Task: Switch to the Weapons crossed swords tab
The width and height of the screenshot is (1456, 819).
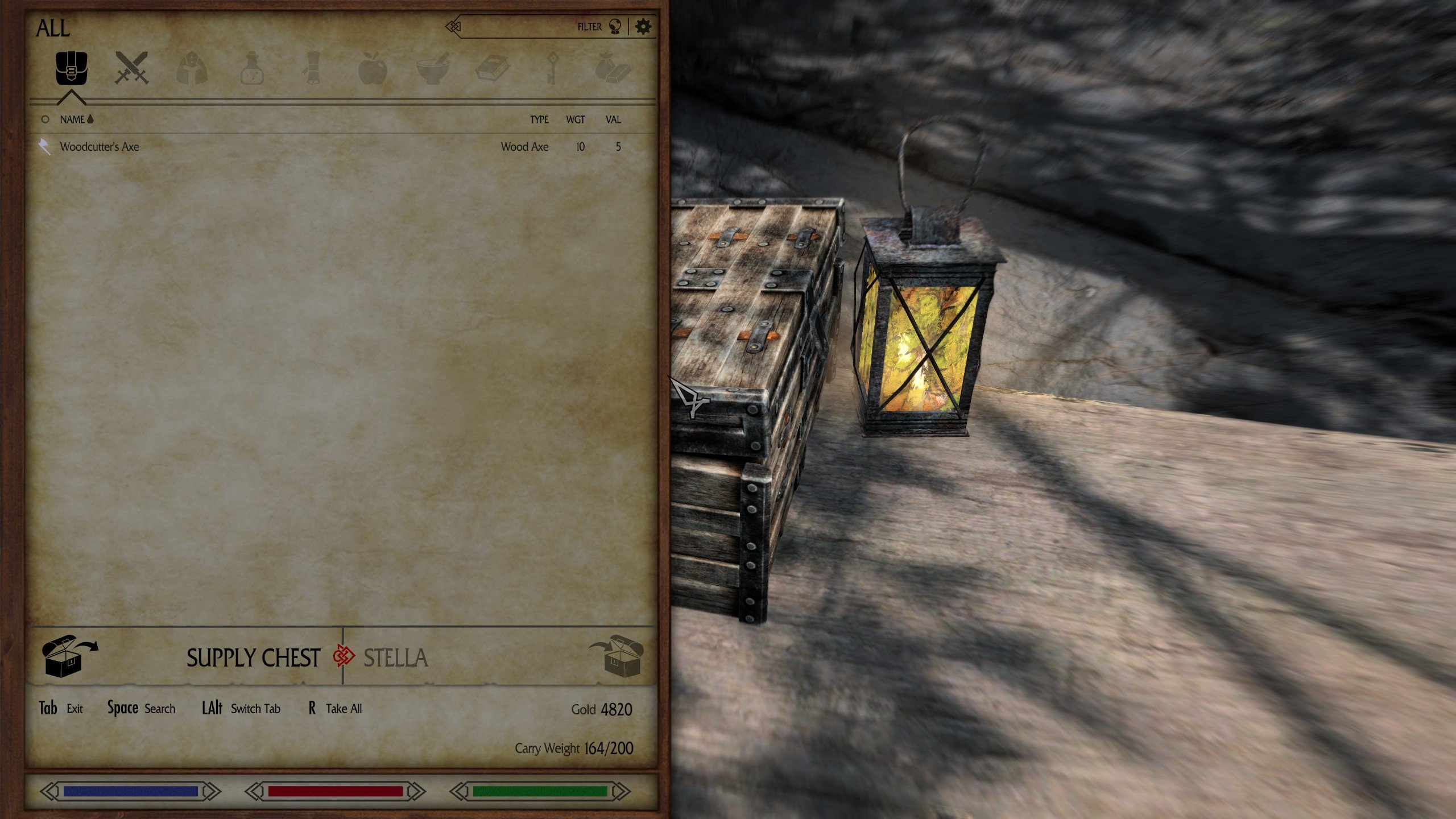Action: point(131,68)
